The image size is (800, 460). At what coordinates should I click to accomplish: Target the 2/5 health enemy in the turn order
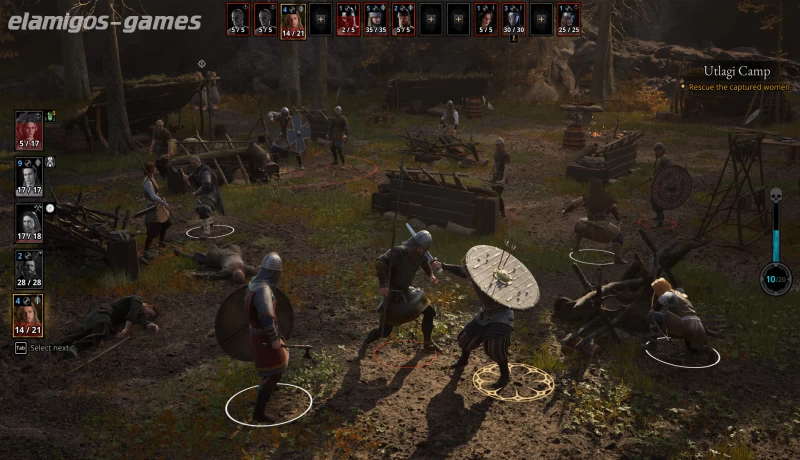click(x=348, y=18)
